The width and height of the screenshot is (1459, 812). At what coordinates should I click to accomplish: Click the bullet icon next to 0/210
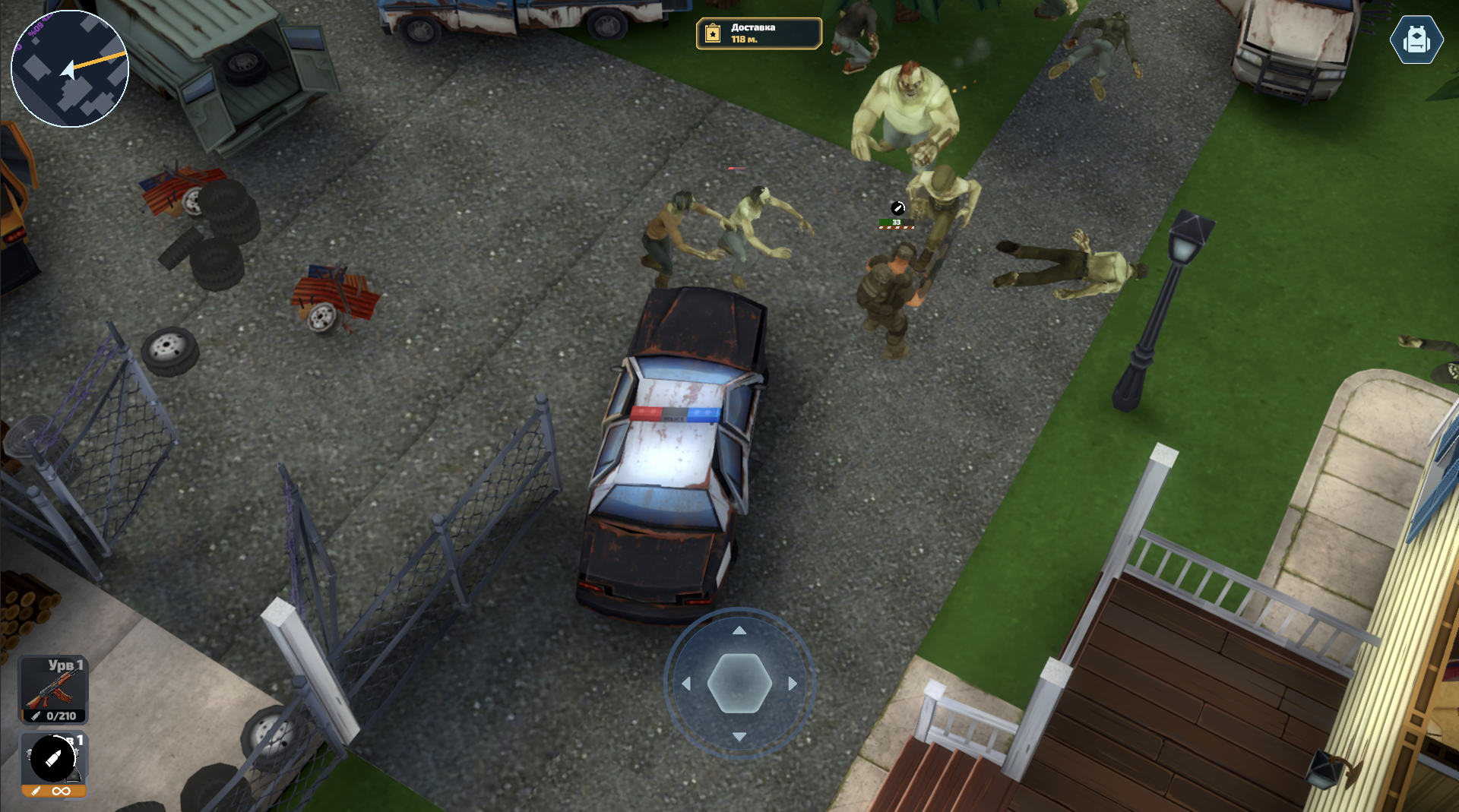pos(37,714)
